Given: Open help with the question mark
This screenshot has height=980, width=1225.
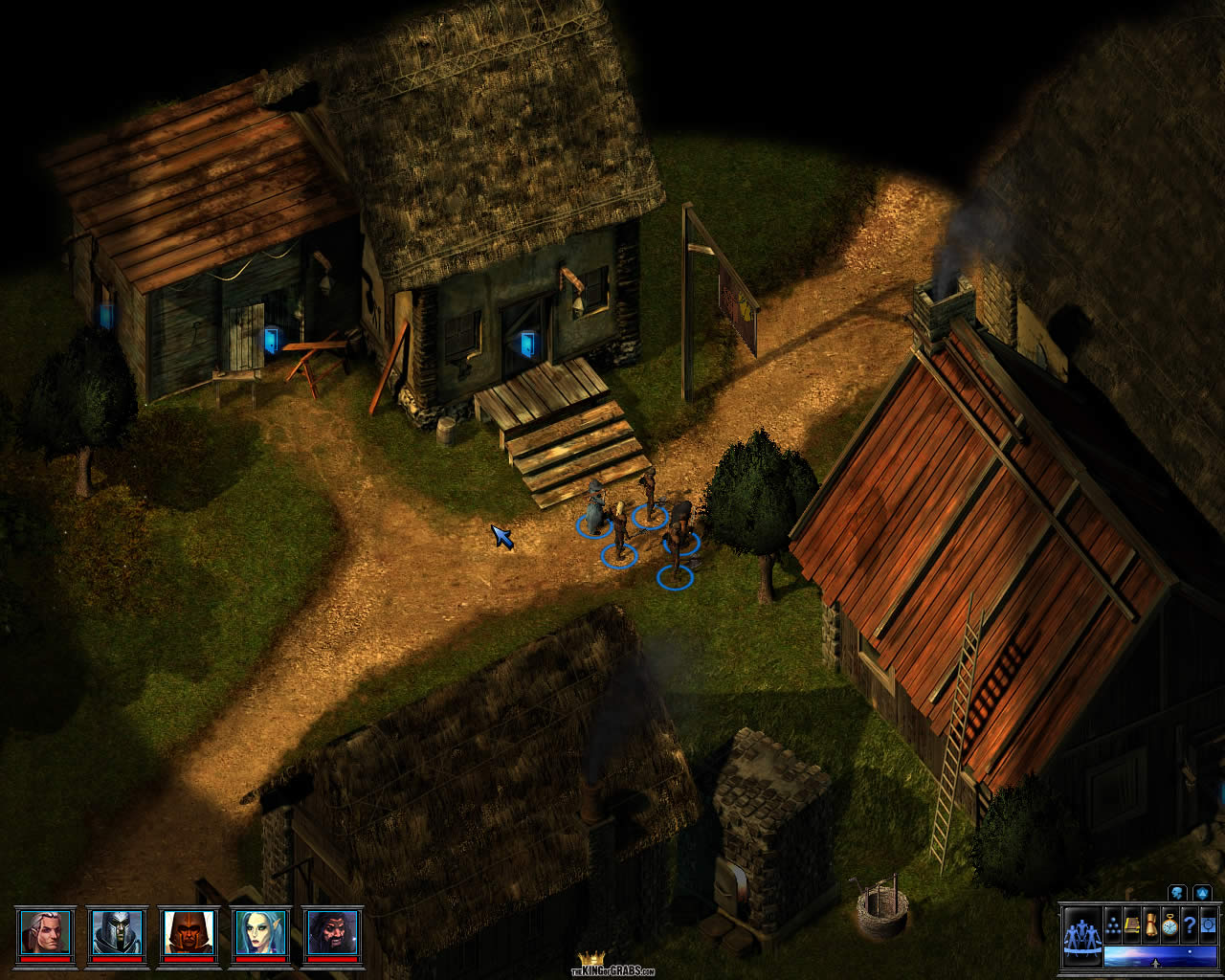Looking at the screenshot, I should click(x=1189, y=925).
